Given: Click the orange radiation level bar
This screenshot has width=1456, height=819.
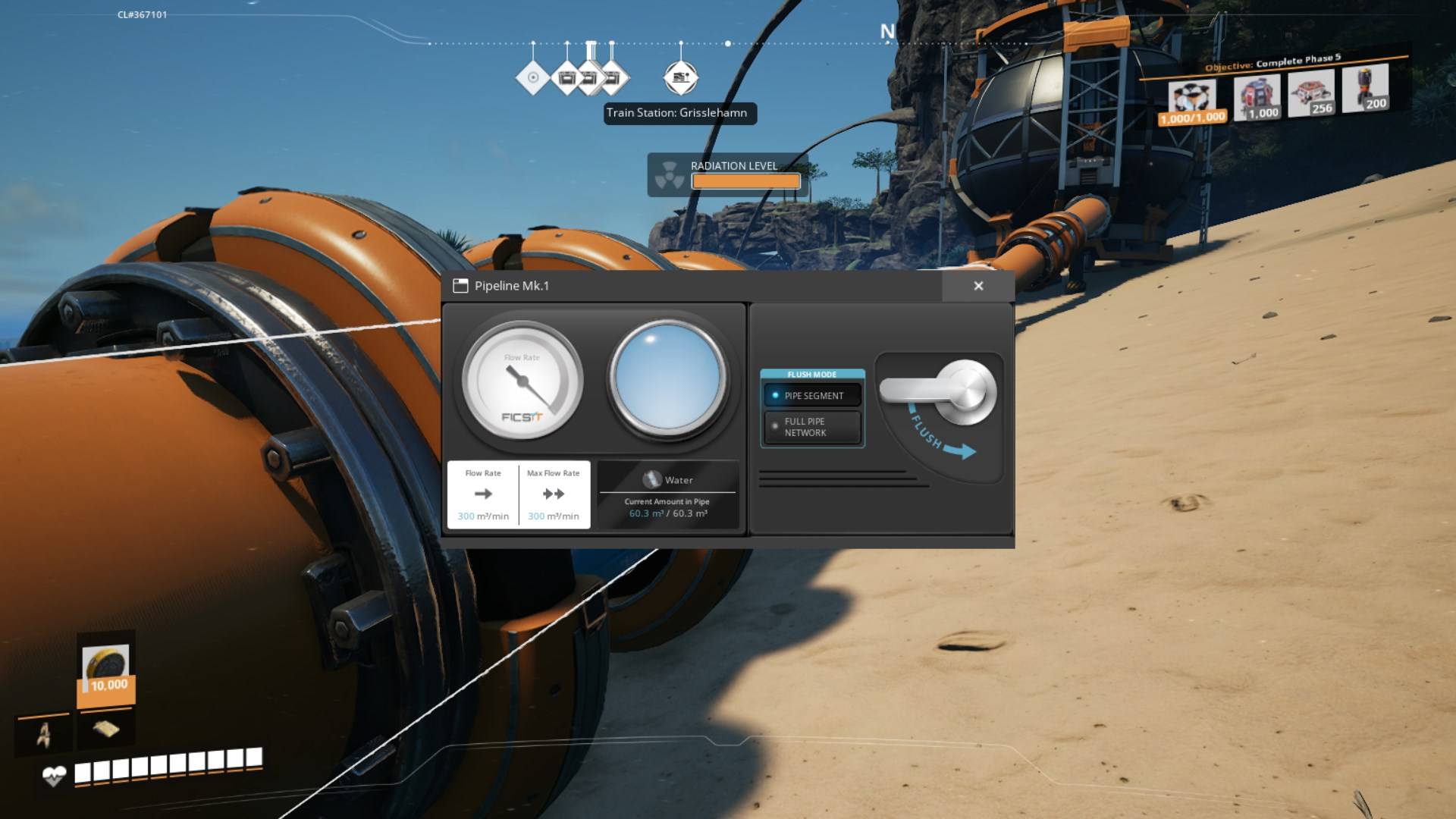Looking at the screenshot, I should tap(745, 181).
